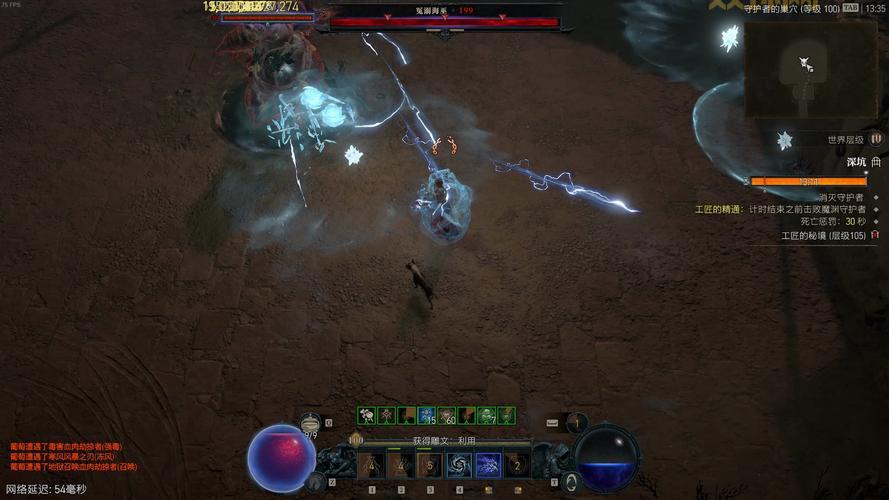Cast the blue lightning storm skill
Viewport: 889px width, 500px height.
pyautogui.click(x=488, y=465)
